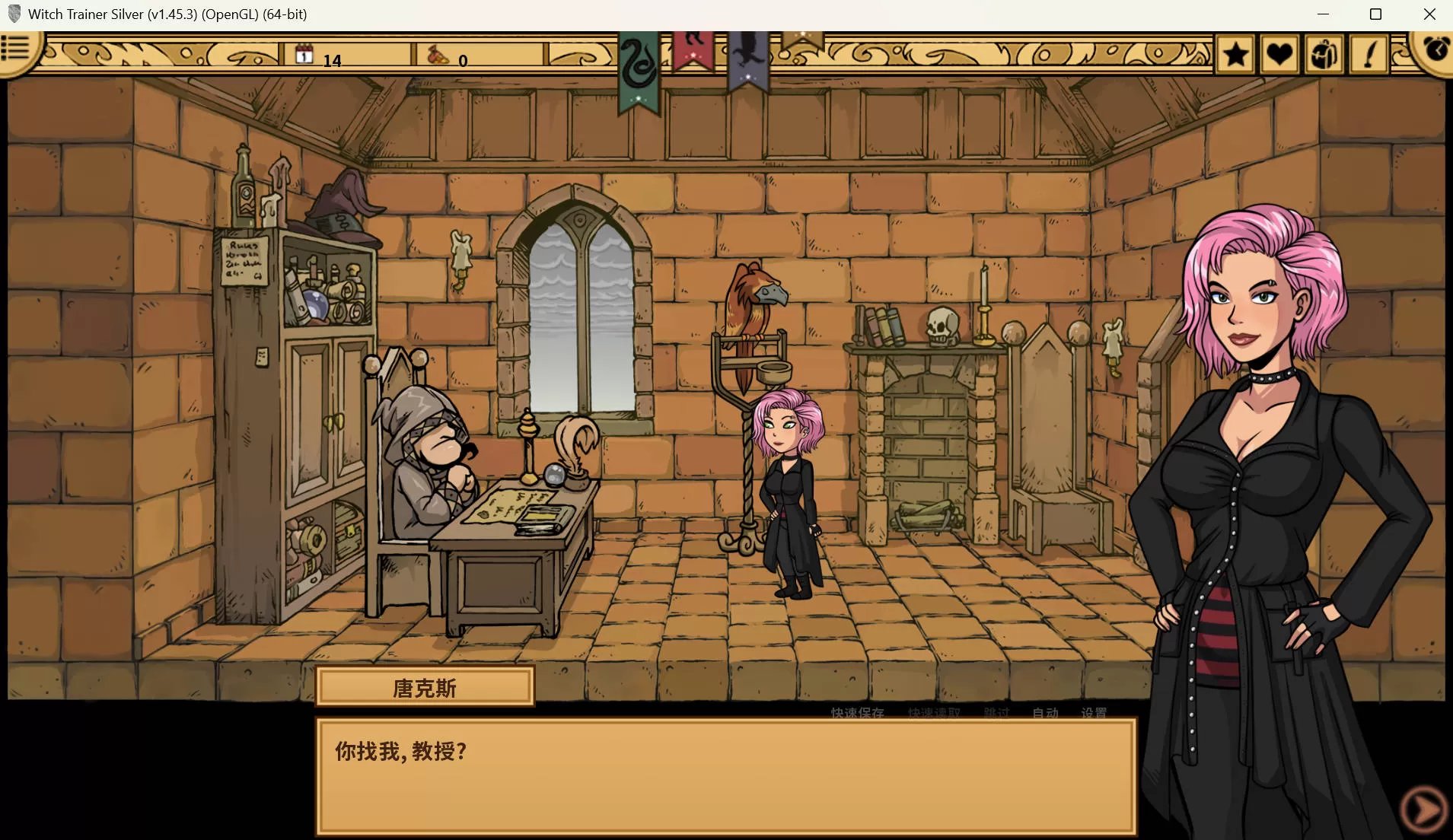Quick save with 快速保存
Screen dimensions: 1453x840
857,713
